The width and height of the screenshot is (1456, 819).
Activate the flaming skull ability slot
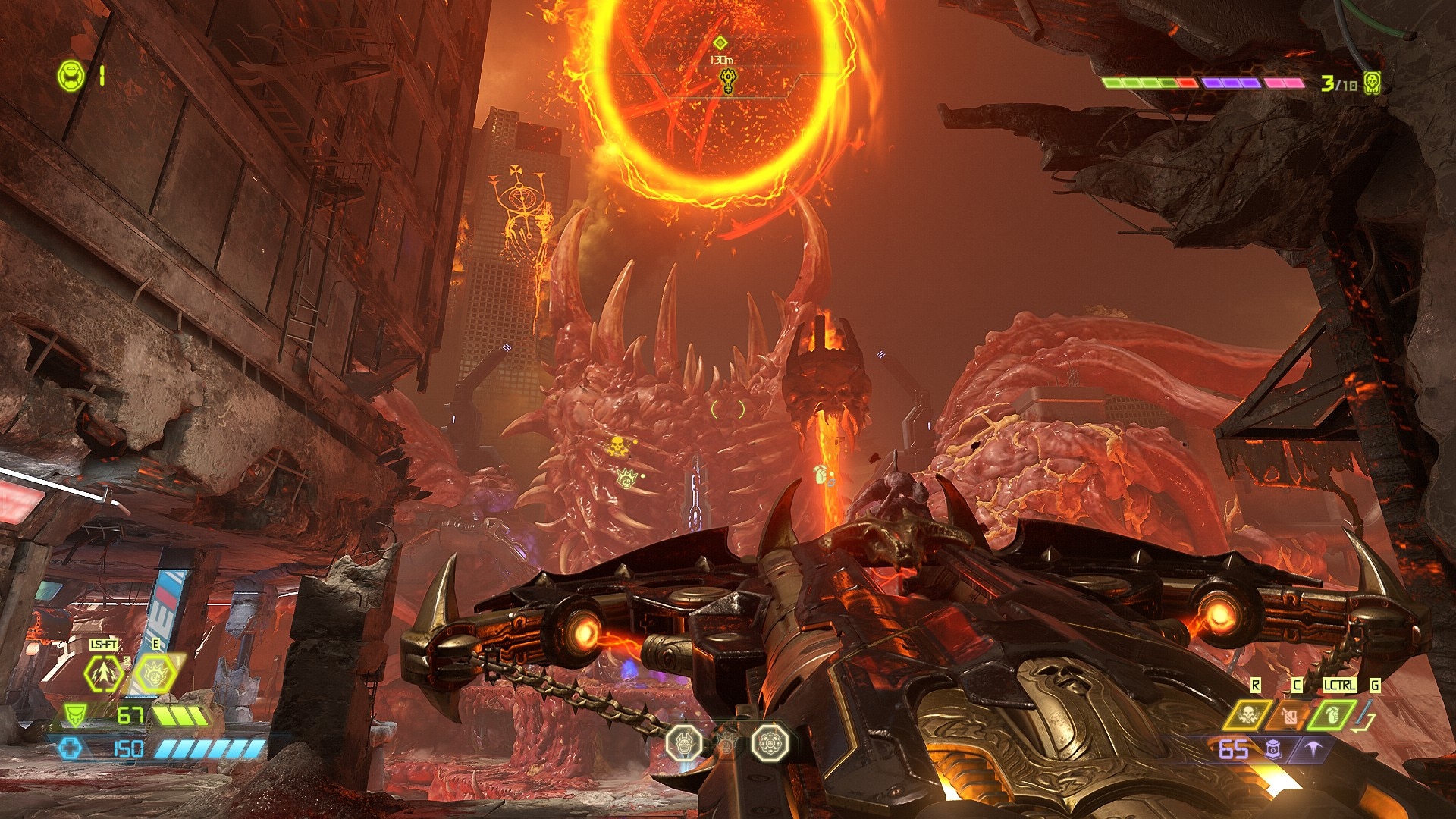1247,714
